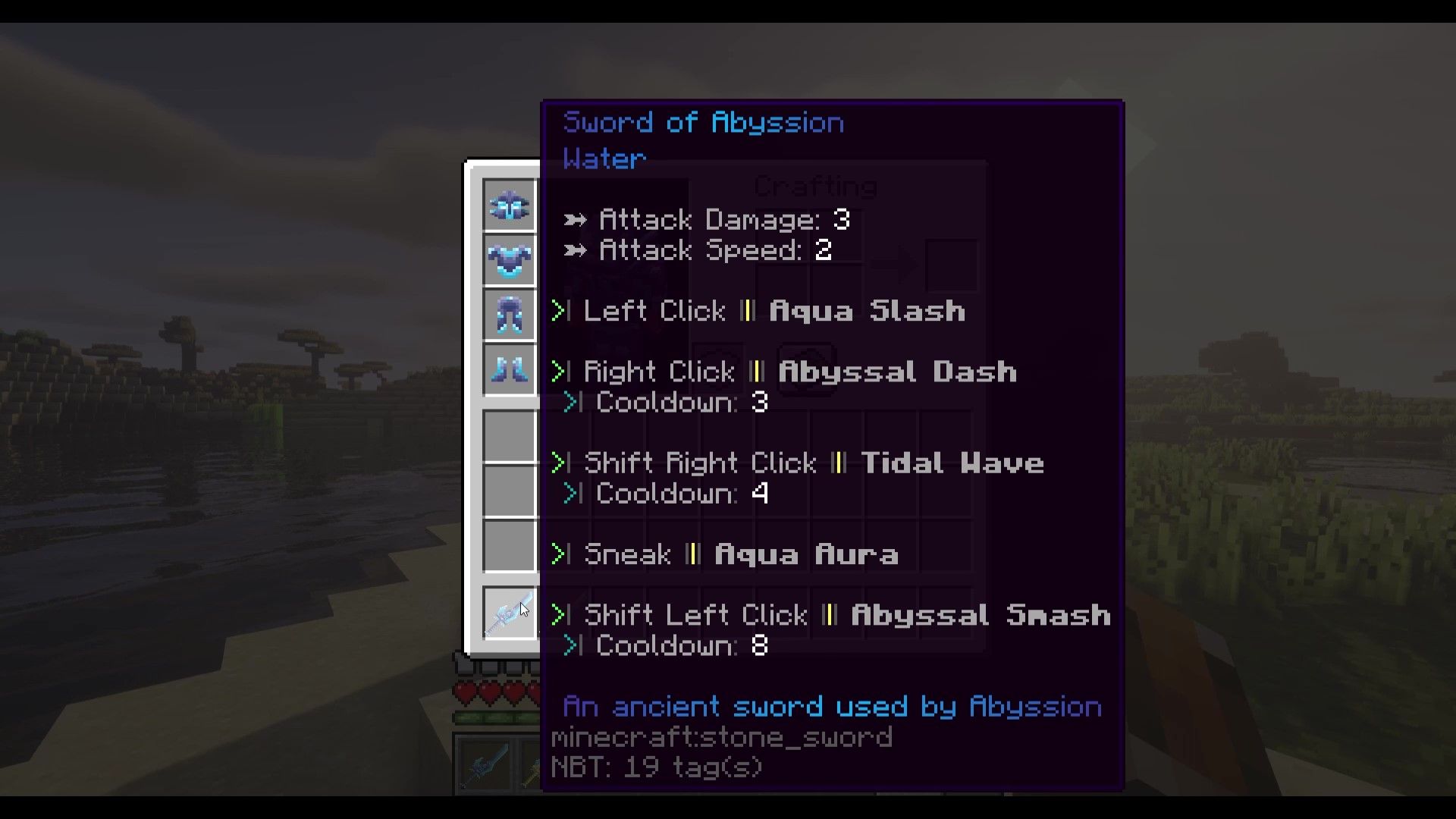Click the Abyssal Dash ability text

coord(897,372)
